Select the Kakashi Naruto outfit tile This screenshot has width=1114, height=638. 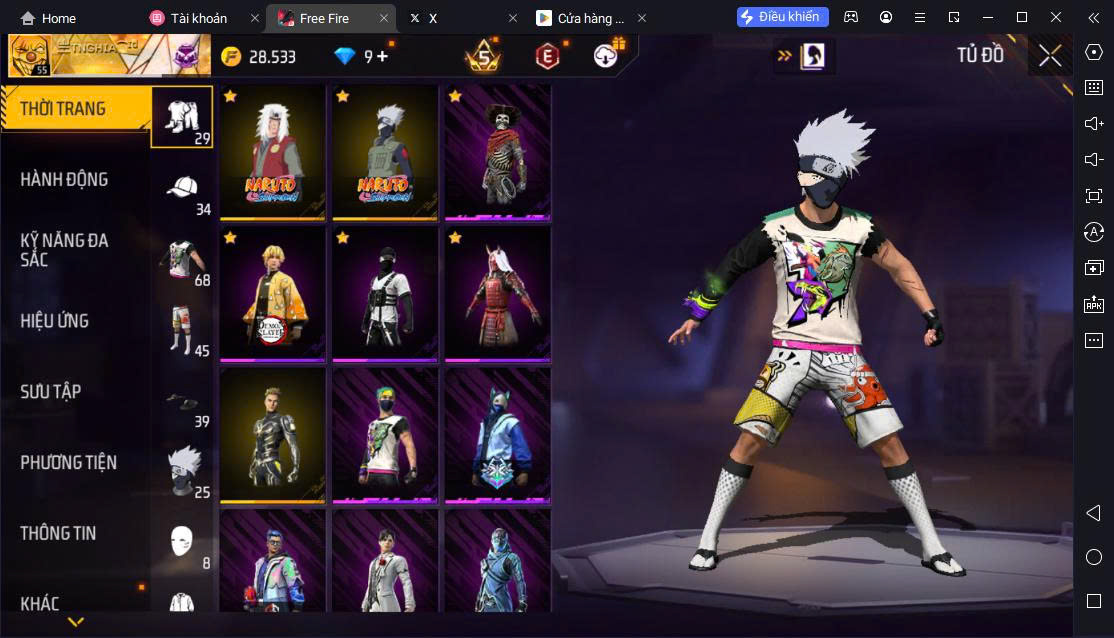tap(385, 152)
